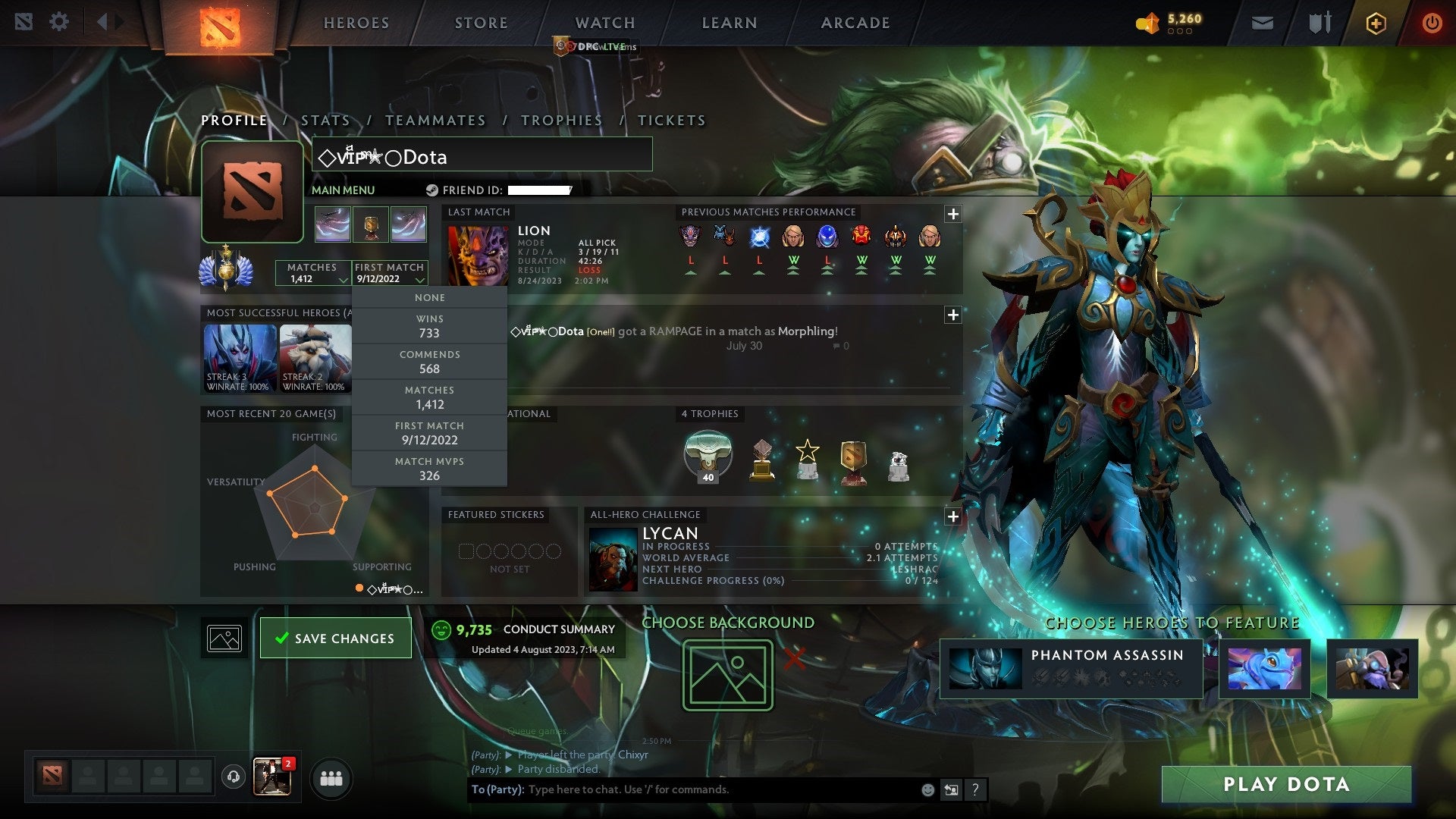Select Phantom Assassin featured hero slot
The height and width of the screenshot is (819, 1456).
[1071, 668]
